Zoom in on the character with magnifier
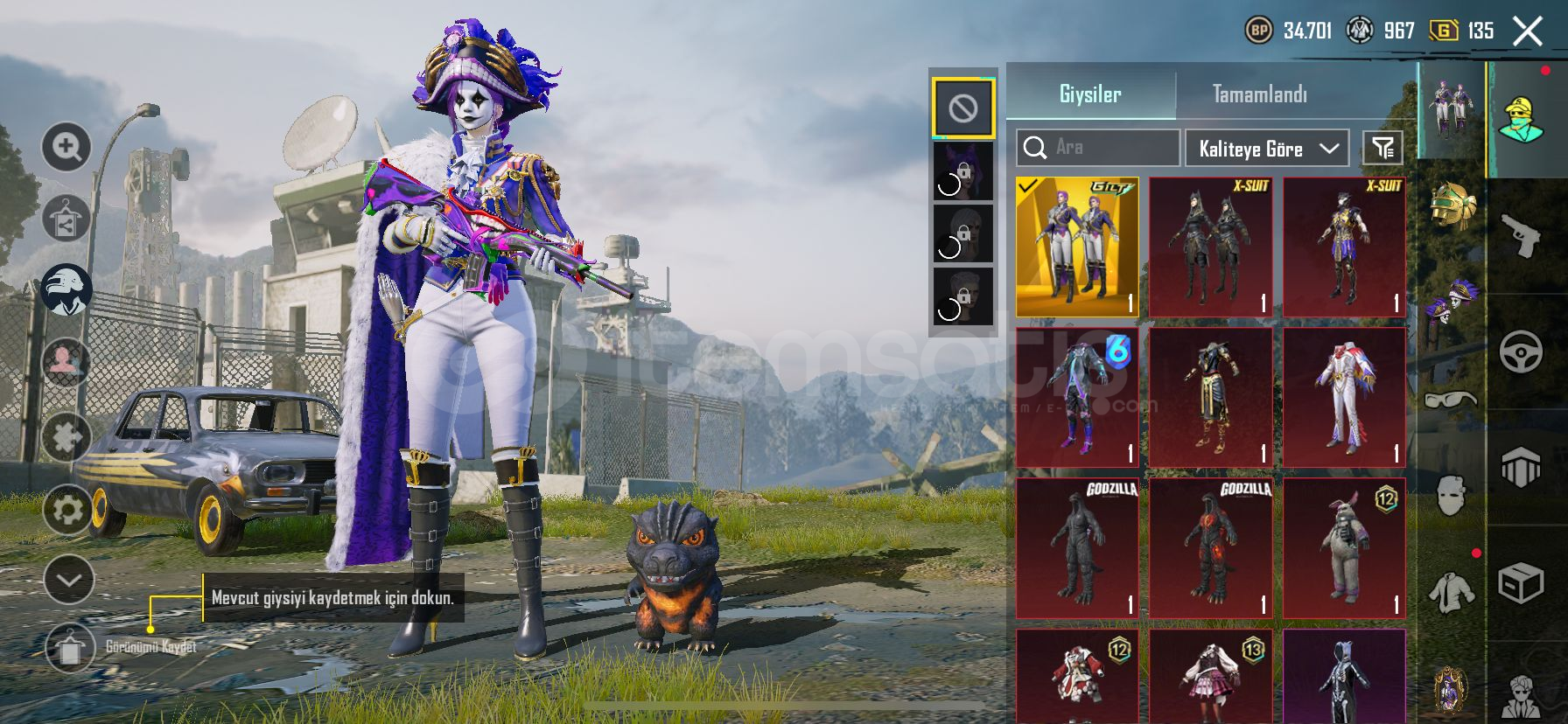The height and width of the screenshot is (724, 1568). tap(66, 147)
